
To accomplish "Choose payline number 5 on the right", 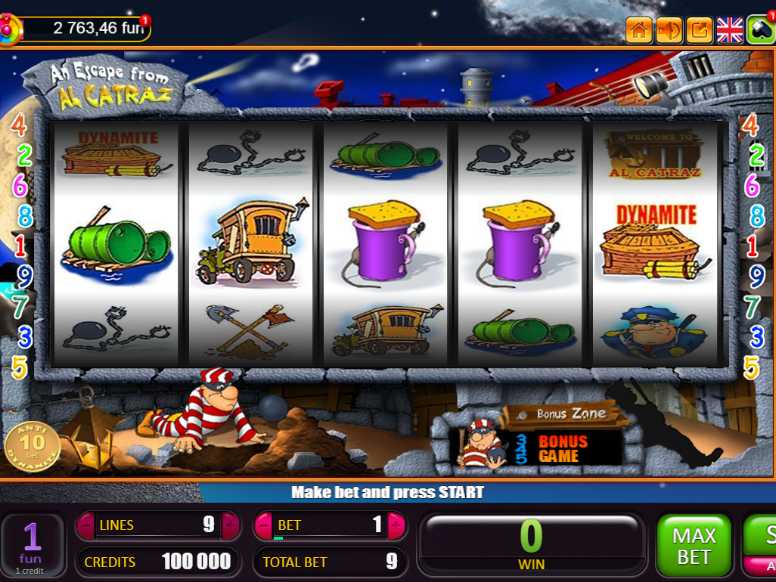I will [750, 368].
